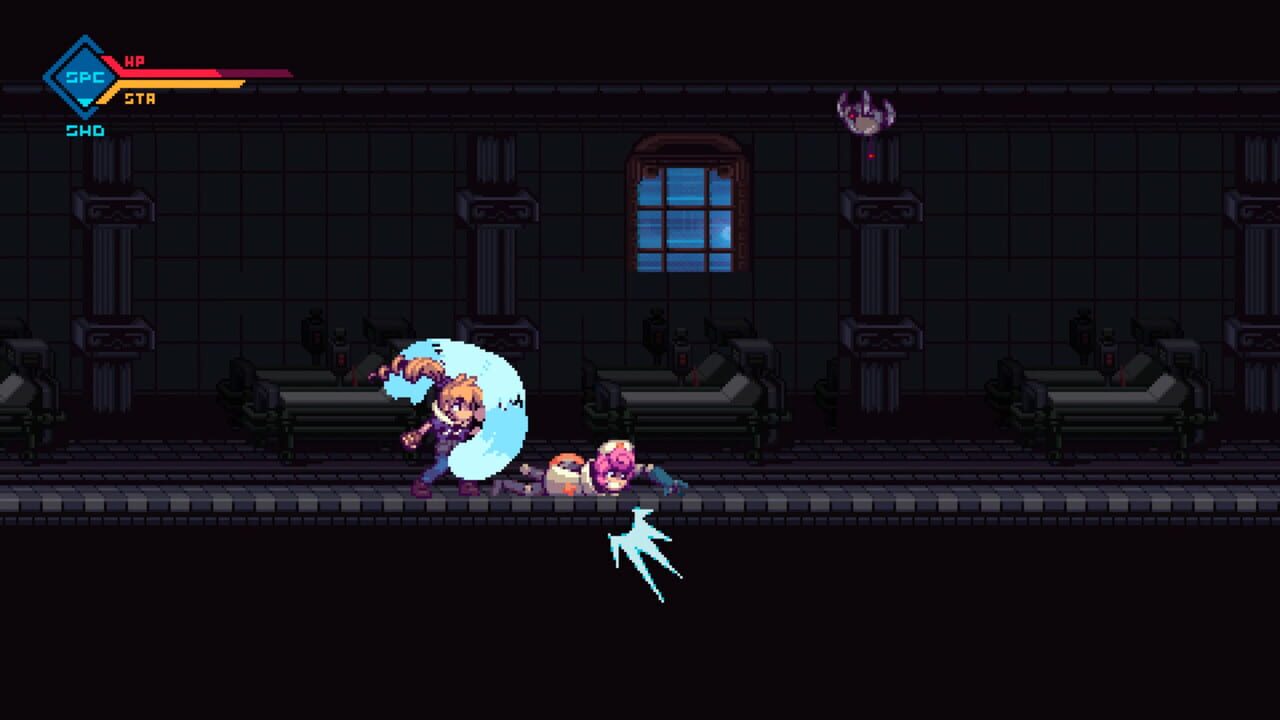Toggle the small cyan arrow inside the SPC diamond
This screenshot has width=1280, height=720.
[x=85, y=102]
